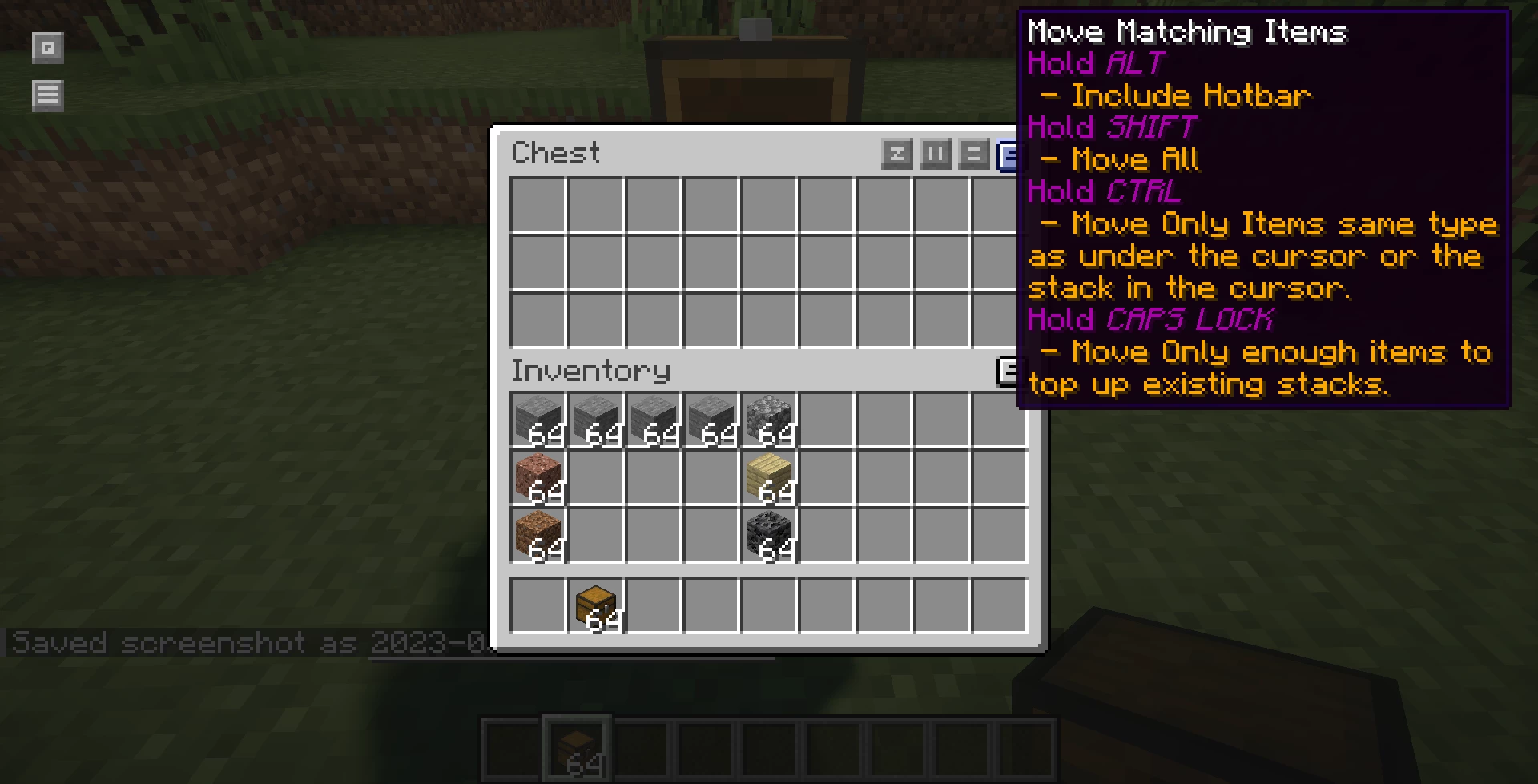Click the Z sort button on chest
The image size is (1538, 784).
(x=896, y=154)
